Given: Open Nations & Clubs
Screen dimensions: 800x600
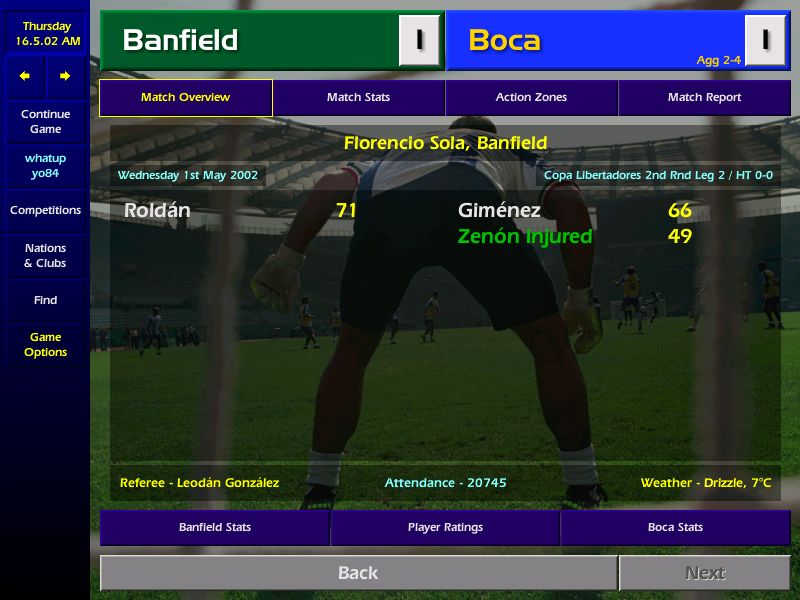Looking at the screenshot, I should click(x=45, y=255).
